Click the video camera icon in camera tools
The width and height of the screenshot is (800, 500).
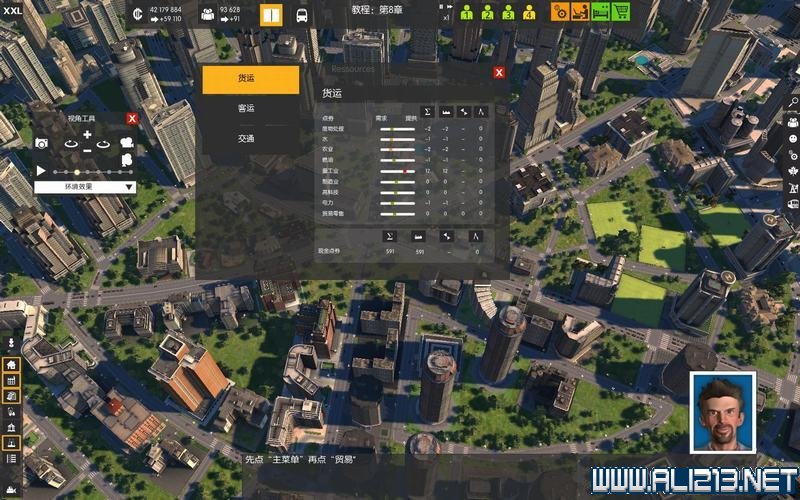tap(127, 144)
